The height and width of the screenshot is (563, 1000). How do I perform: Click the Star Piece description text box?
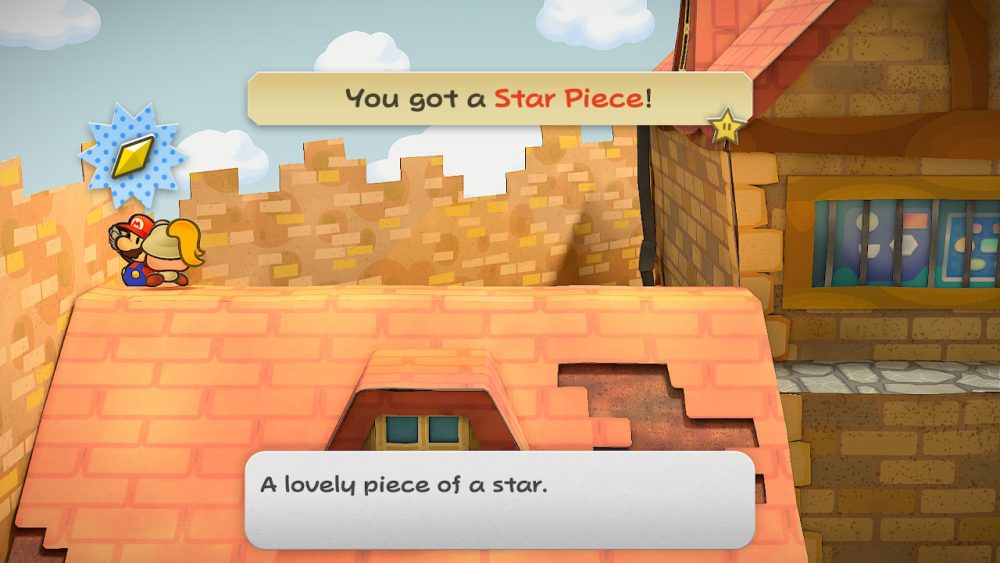[499, 498]
